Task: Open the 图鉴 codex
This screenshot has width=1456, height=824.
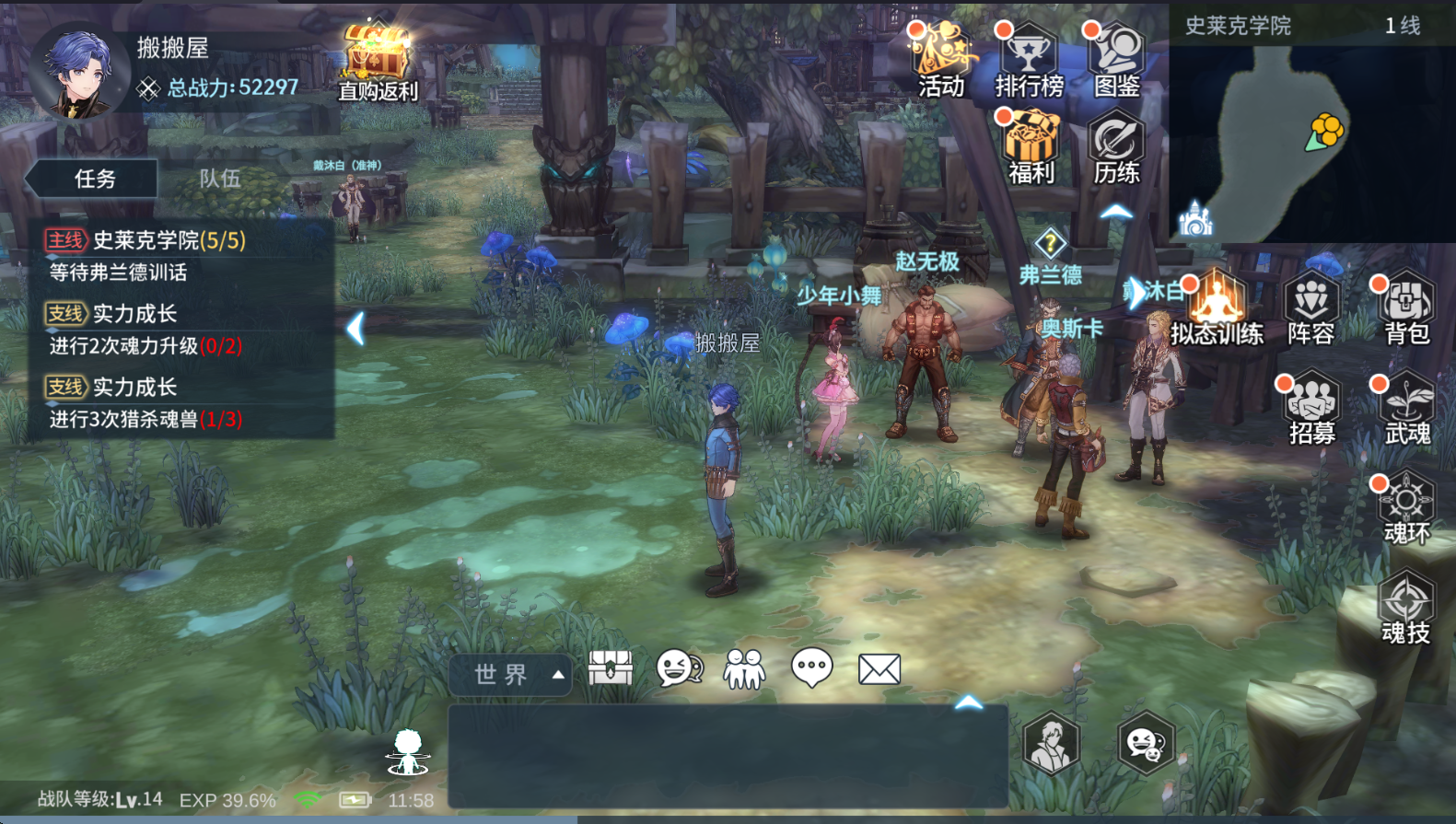Action: click(1116, 59)
